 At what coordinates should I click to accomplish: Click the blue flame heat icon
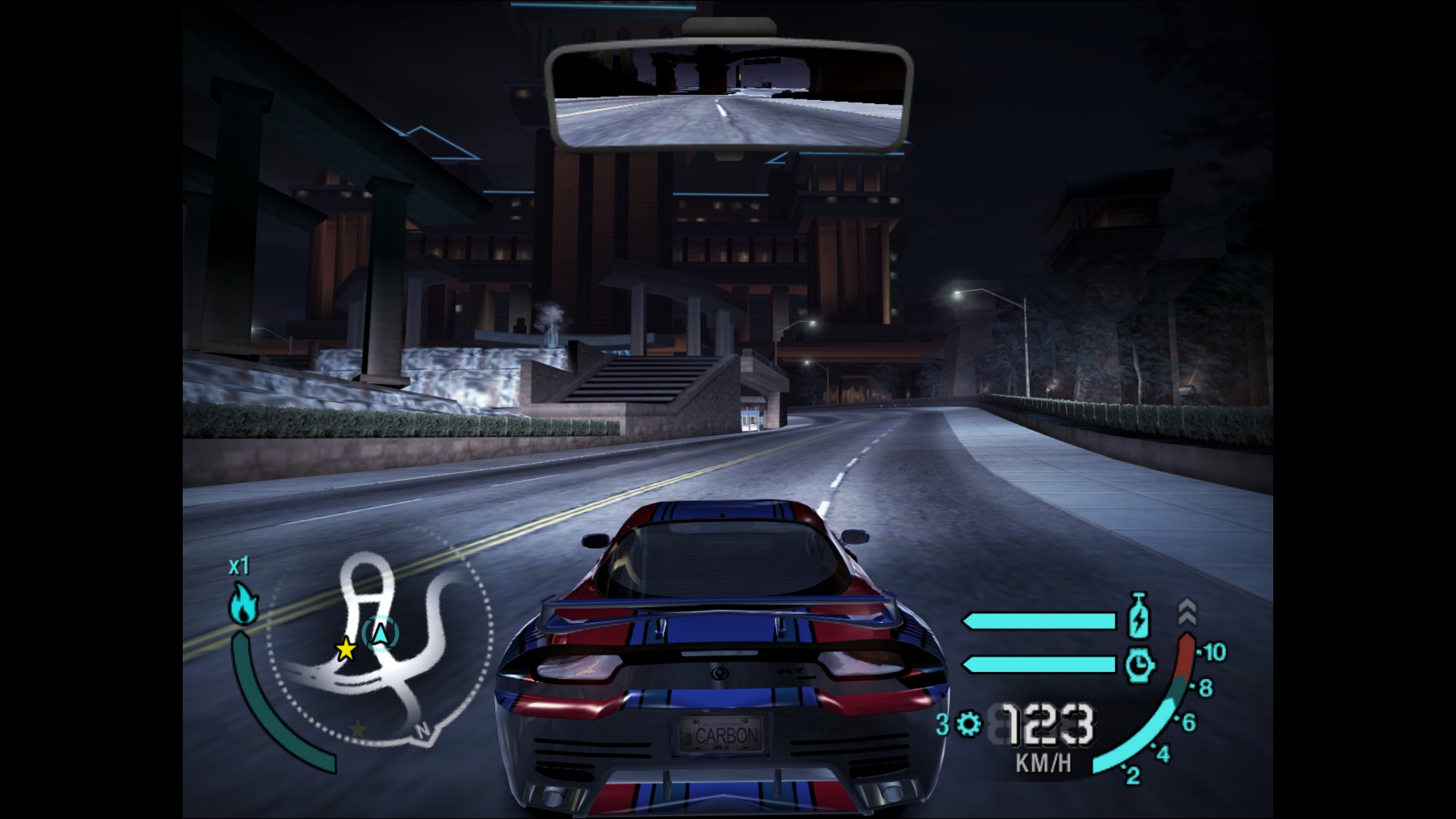pos(243,604)
